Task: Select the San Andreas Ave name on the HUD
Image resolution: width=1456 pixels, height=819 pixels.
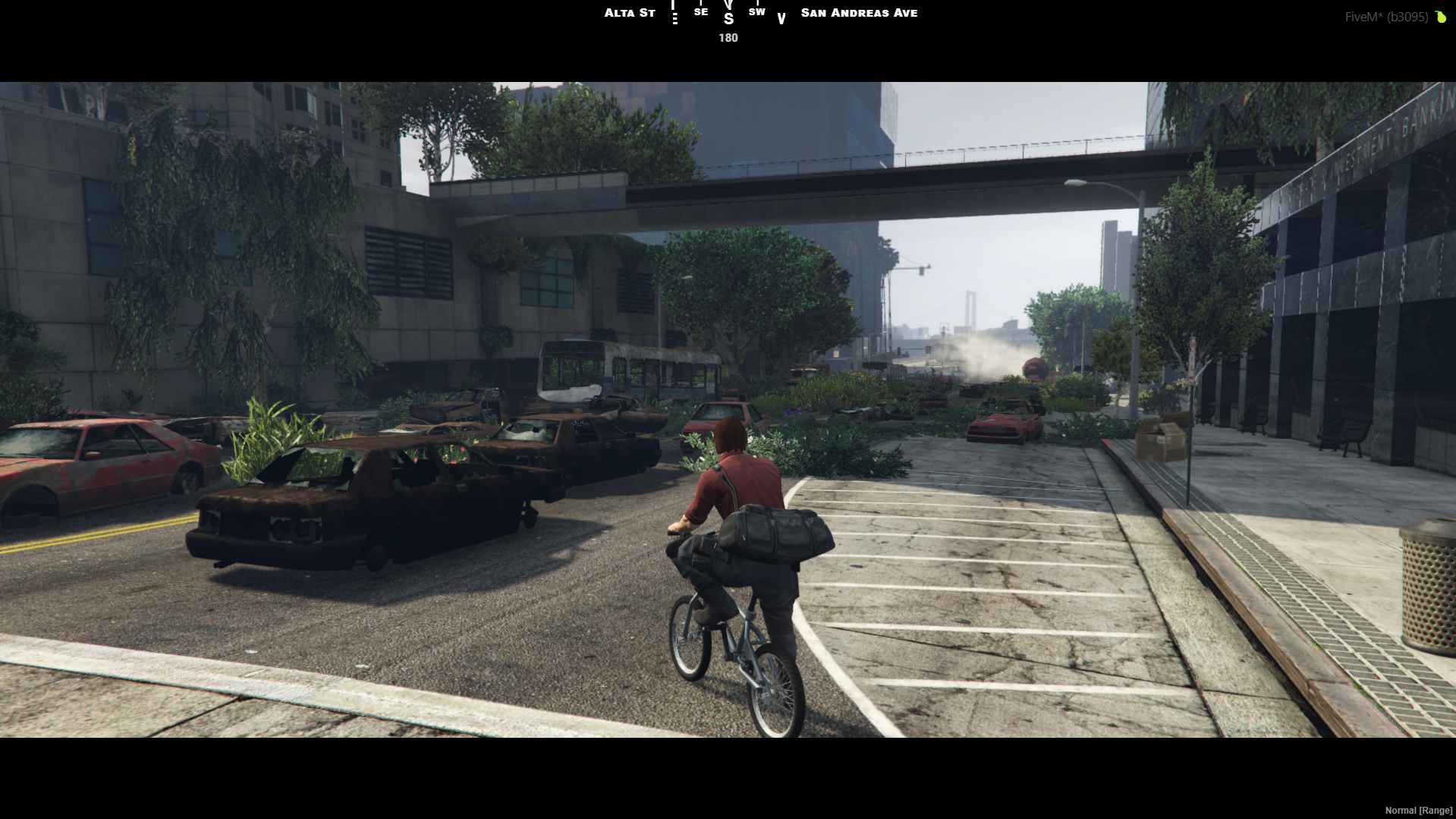Action: (x=858, y=12)
